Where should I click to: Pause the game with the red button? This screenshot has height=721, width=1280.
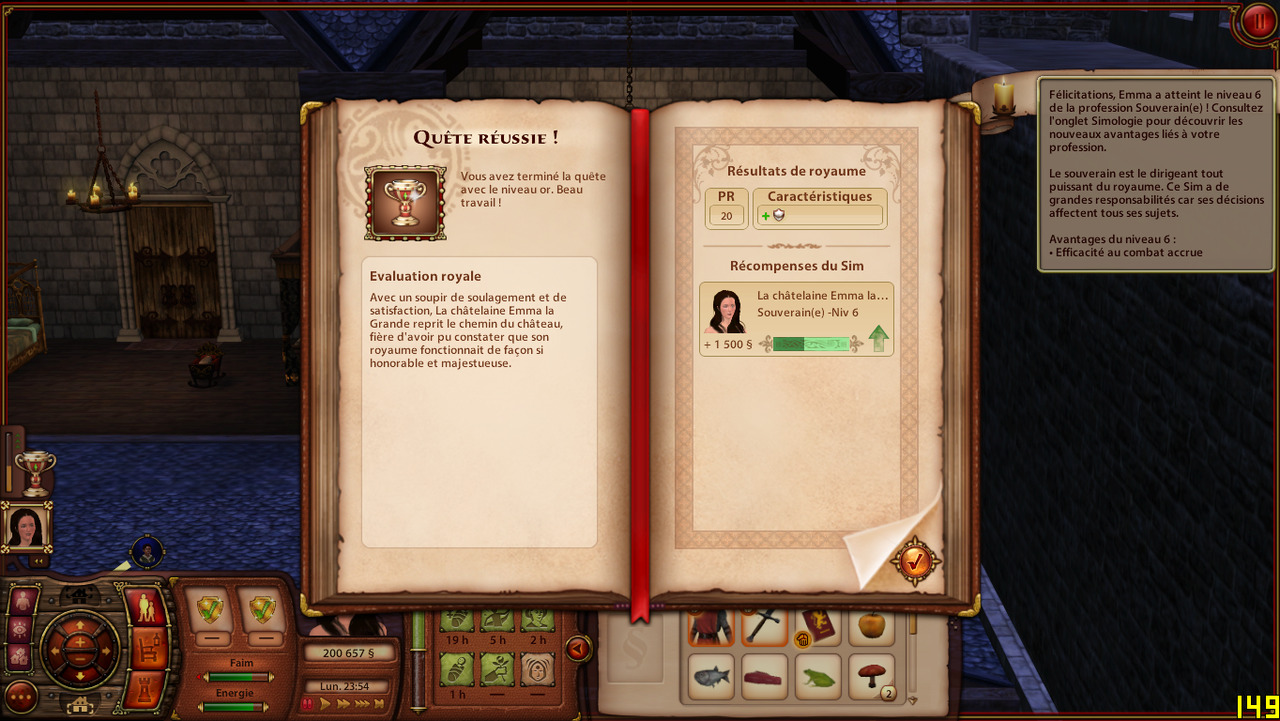[1256, 22]
